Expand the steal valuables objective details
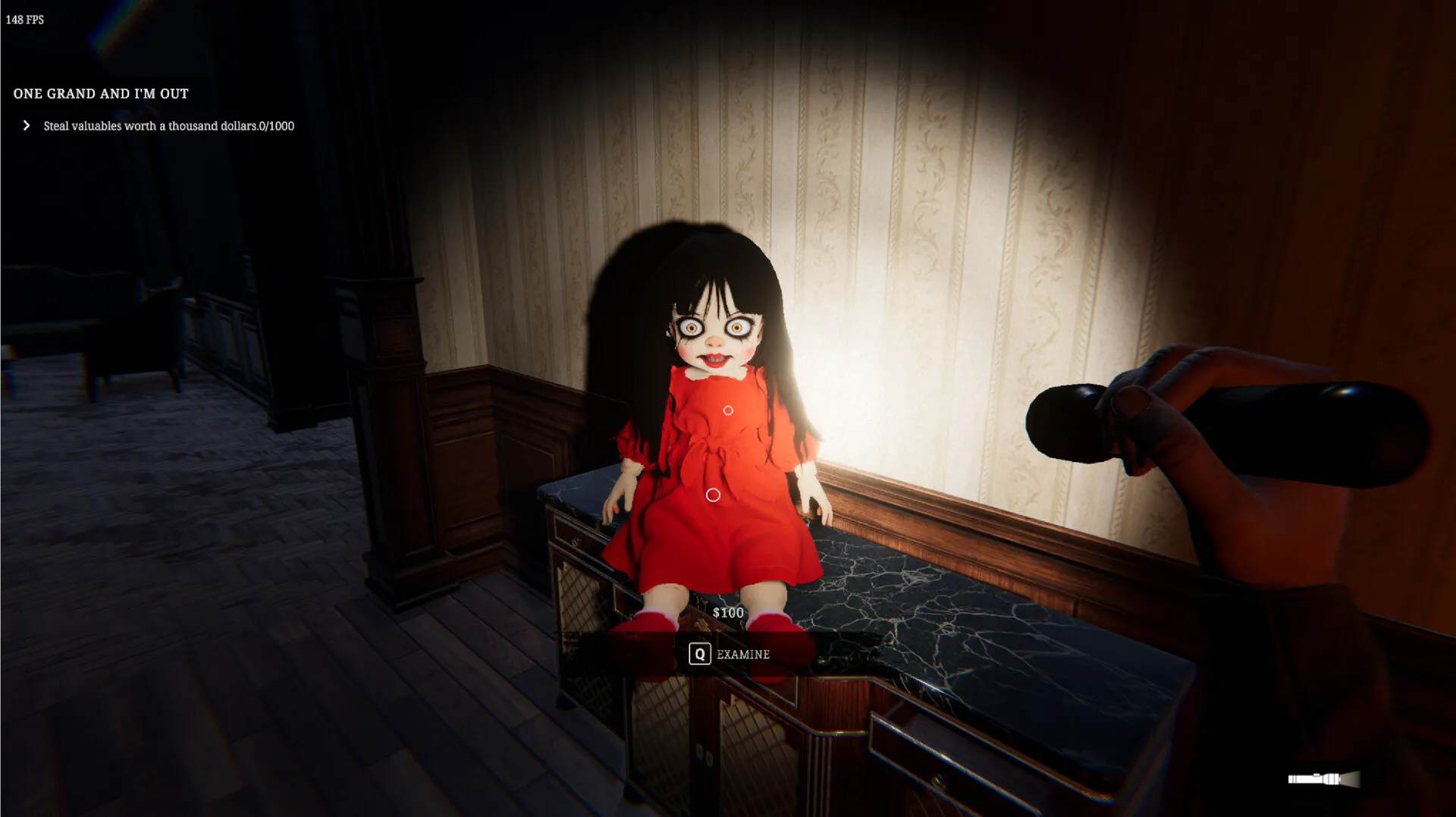 [x=27, y=126]
